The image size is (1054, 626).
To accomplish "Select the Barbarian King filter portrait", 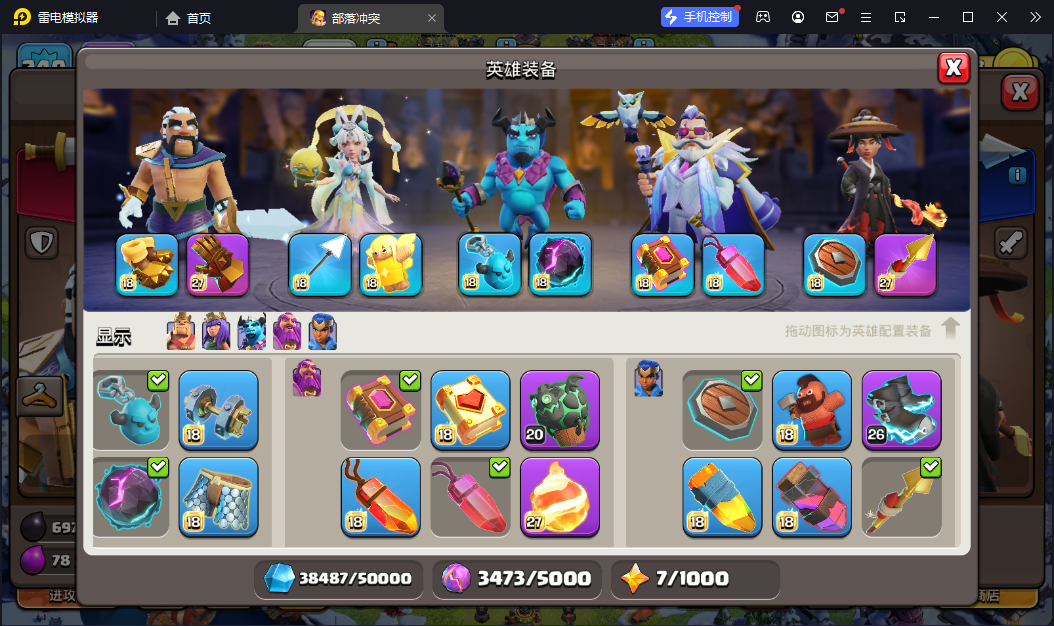I will pos(181,332).
